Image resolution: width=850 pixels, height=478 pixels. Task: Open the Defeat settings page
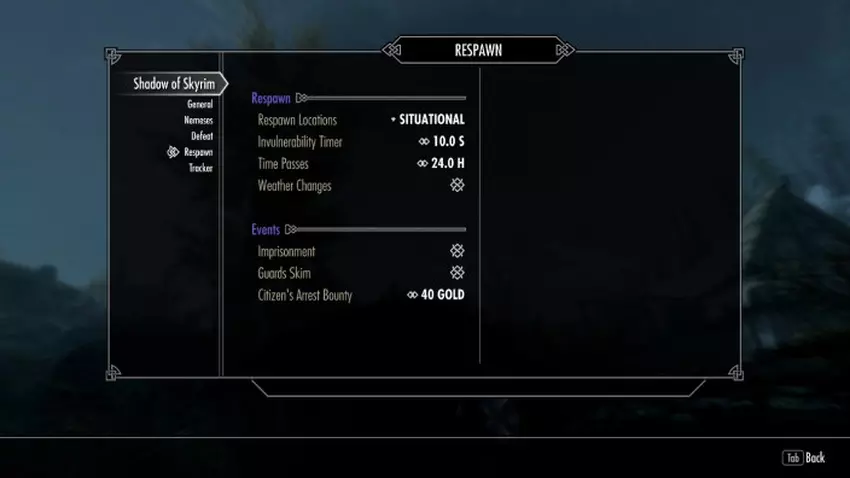[201, 136]
